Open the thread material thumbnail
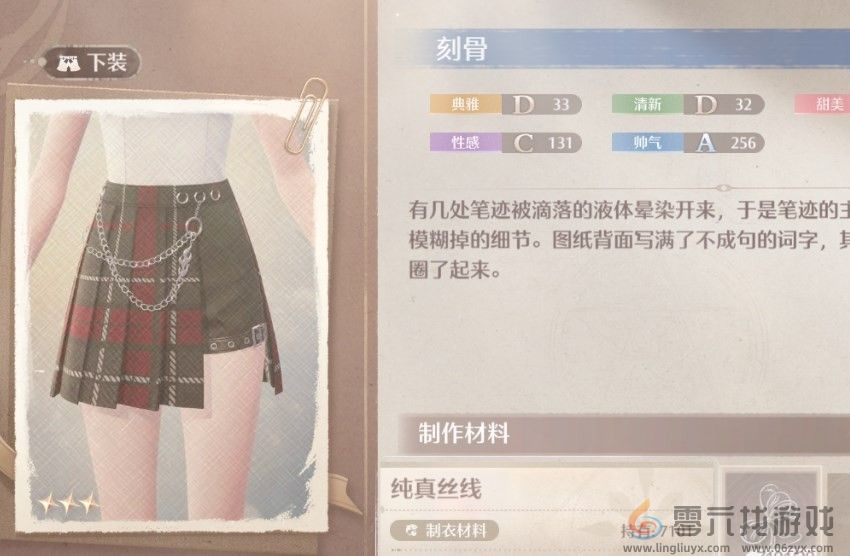 point(771,505)
